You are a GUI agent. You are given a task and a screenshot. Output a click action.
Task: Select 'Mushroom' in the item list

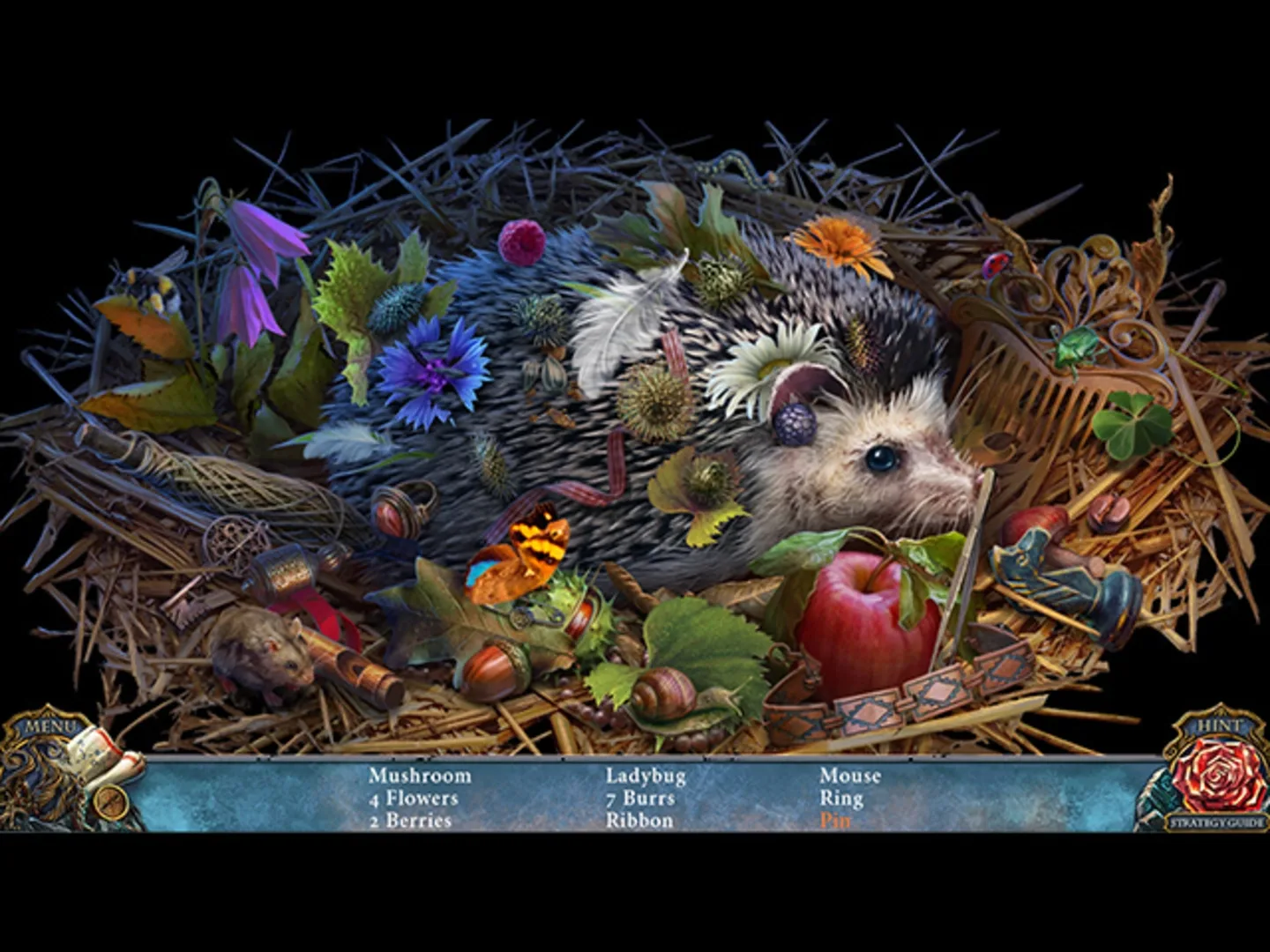coord(421,776)
